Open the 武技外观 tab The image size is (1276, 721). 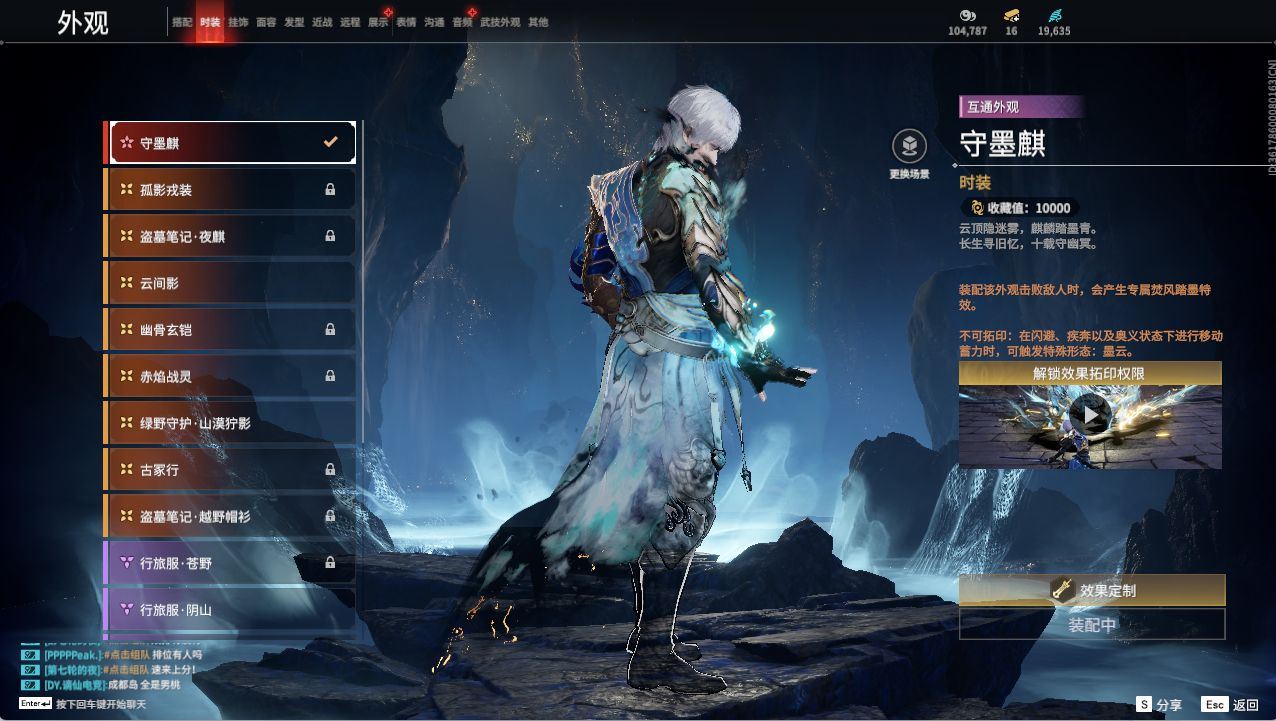[500, 22]
